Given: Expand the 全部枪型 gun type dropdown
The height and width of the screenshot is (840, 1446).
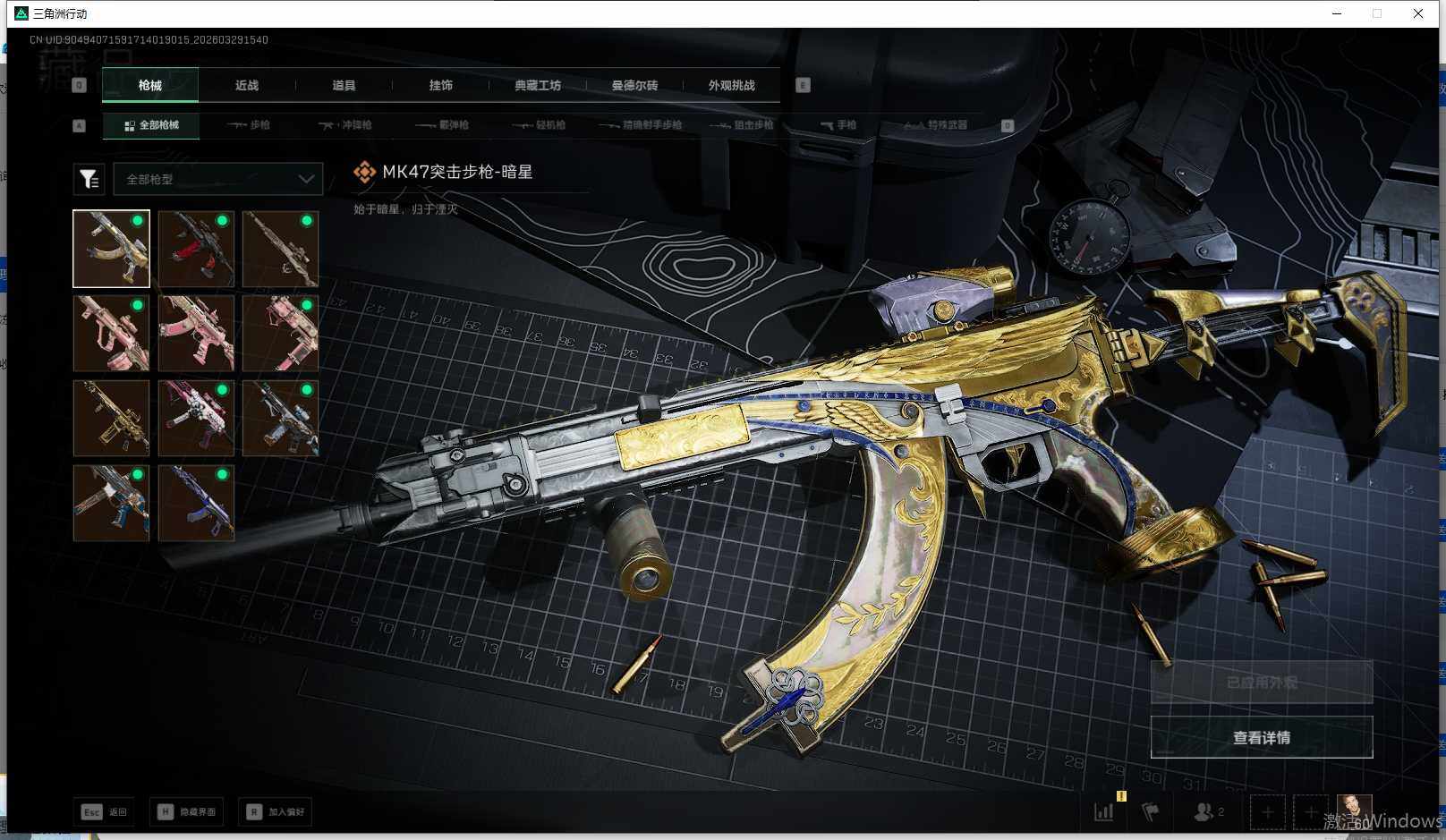Looking at the screenshot, I should click(x=217, y=179).
